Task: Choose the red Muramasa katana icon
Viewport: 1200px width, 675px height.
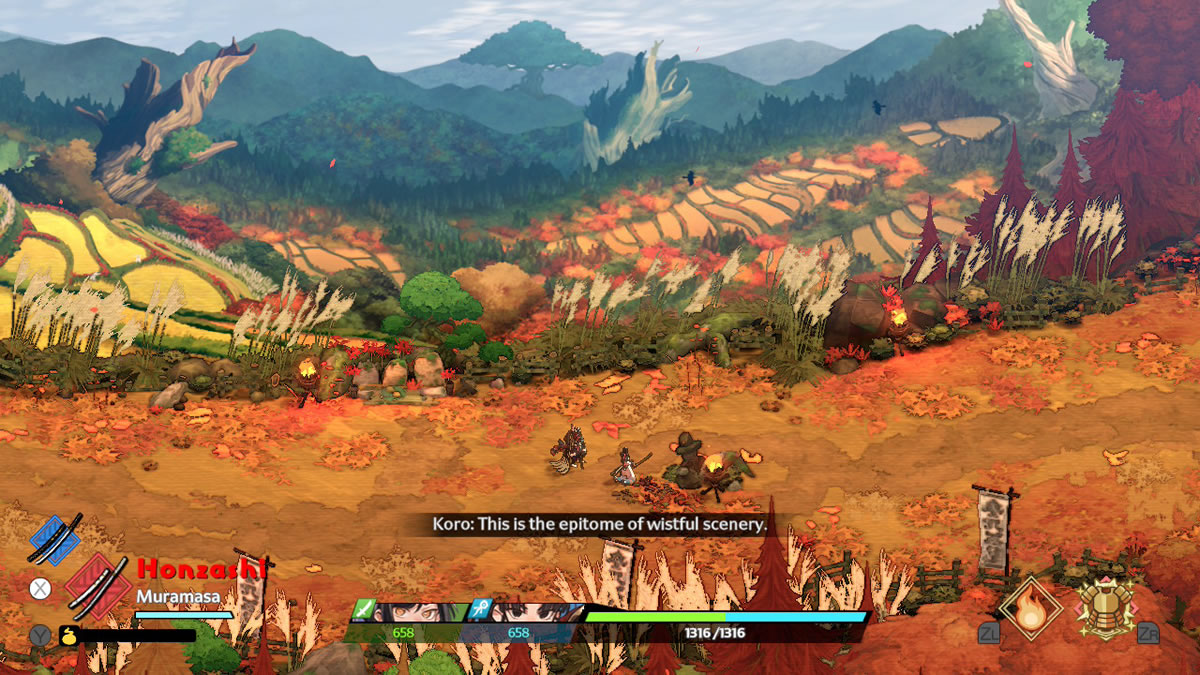Action: [98, 585]
